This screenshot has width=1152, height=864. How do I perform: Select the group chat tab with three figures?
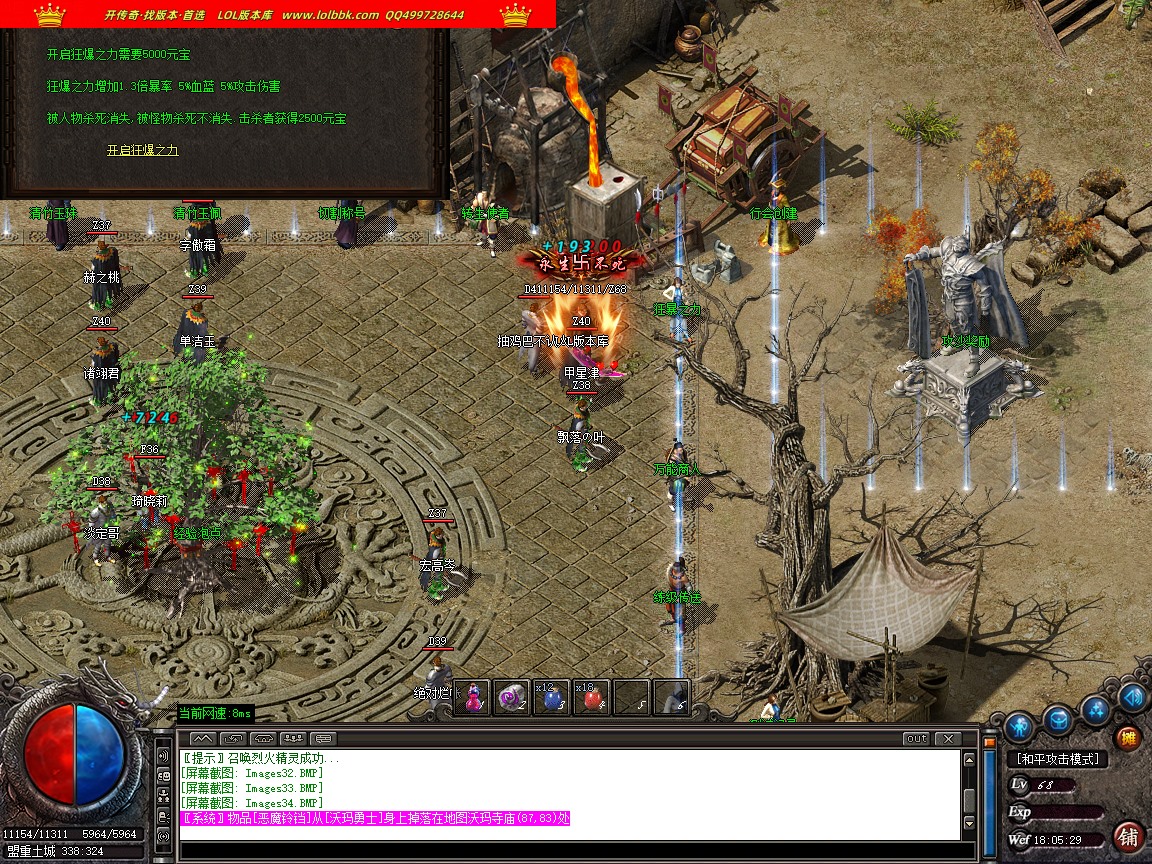(x=294, y=739)
